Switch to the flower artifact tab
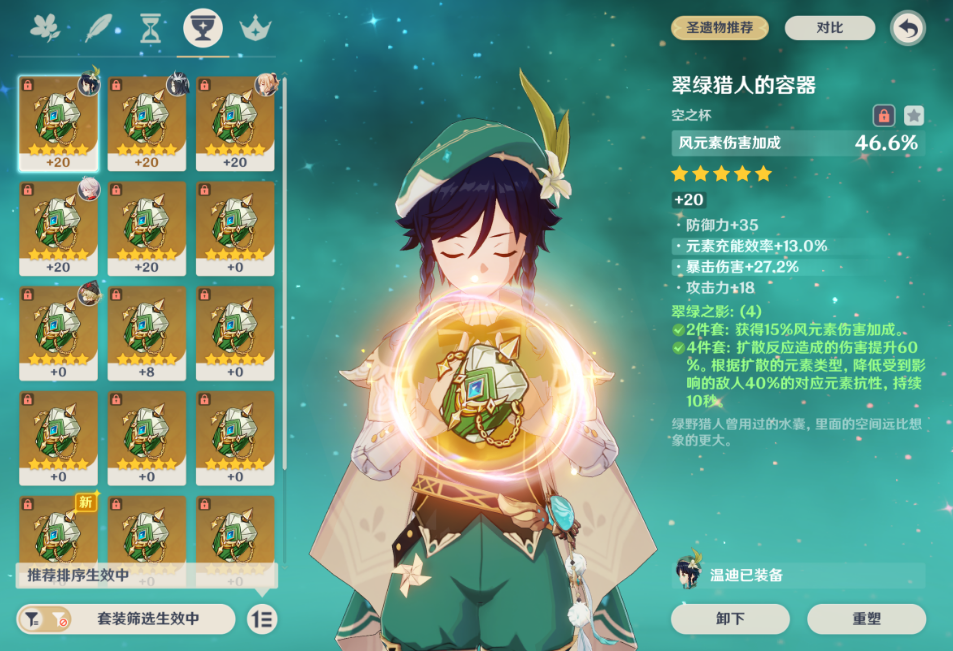Image resolution: width=953 pixels, height=651 pixels. pyautogui.click(x=45, y=28)
